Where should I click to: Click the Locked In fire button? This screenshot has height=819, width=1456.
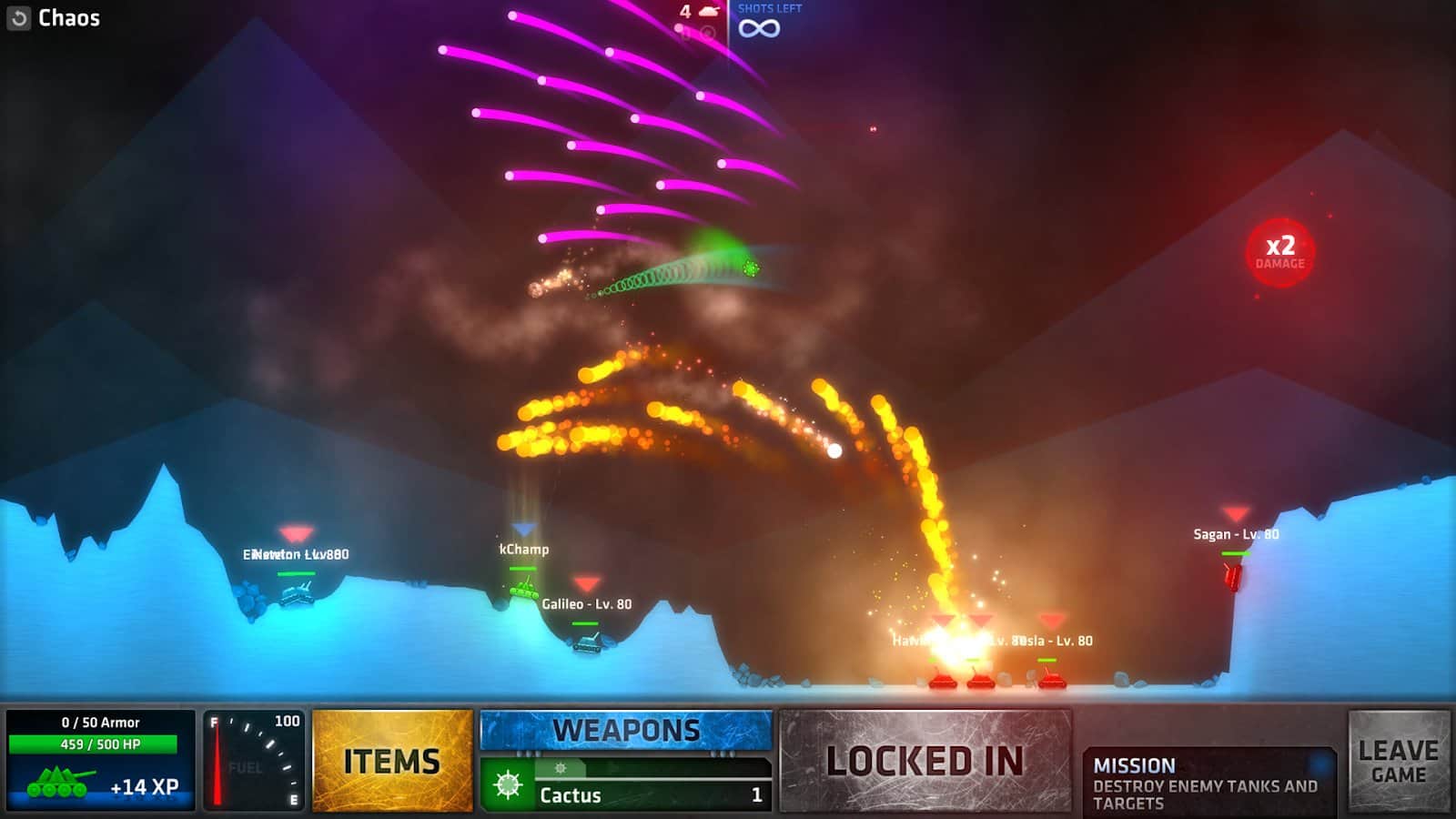coord(925,761)
